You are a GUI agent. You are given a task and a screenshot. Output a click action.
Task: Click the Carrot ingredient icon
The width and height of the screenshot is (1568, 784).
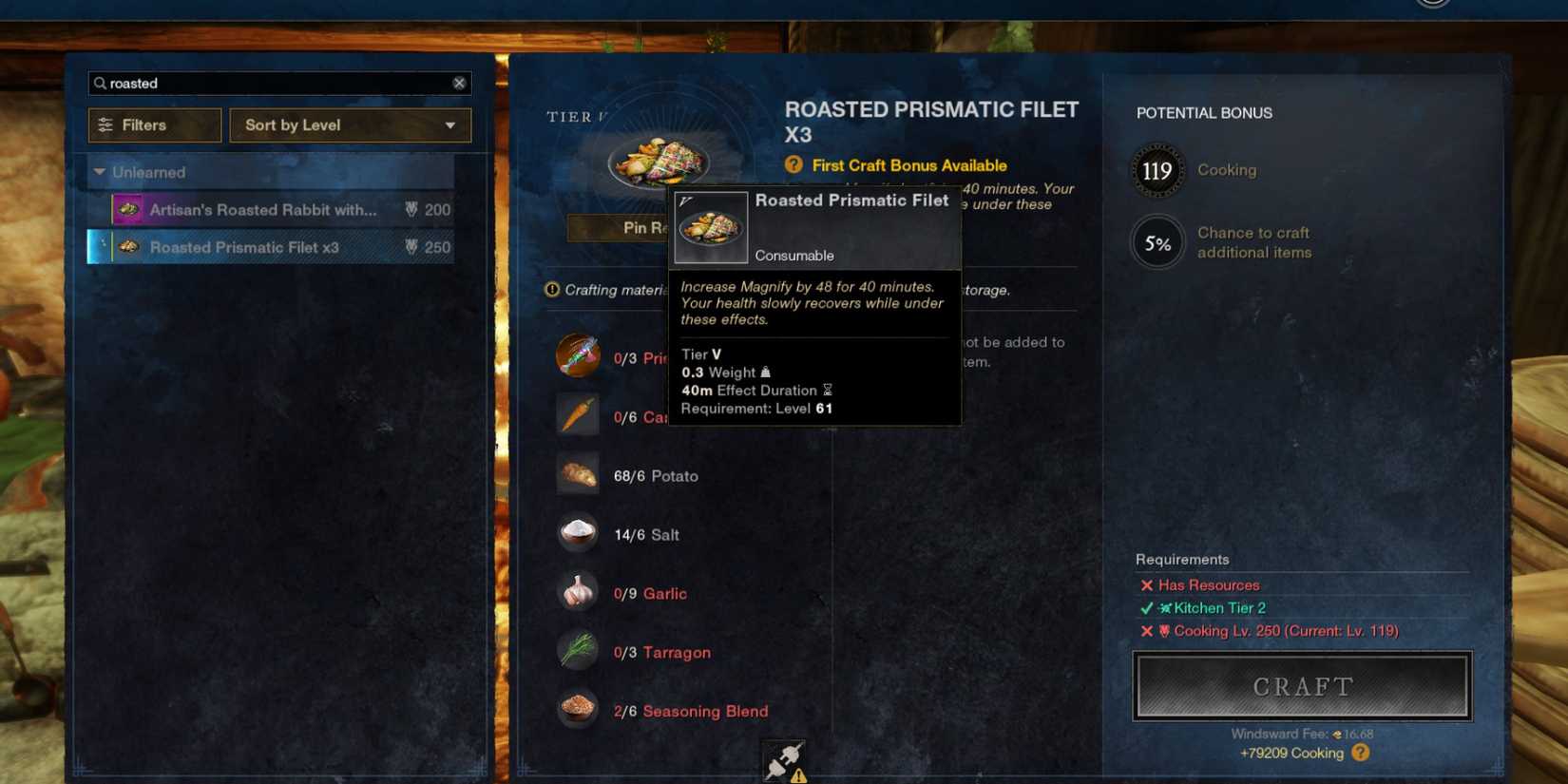point(578,415)
